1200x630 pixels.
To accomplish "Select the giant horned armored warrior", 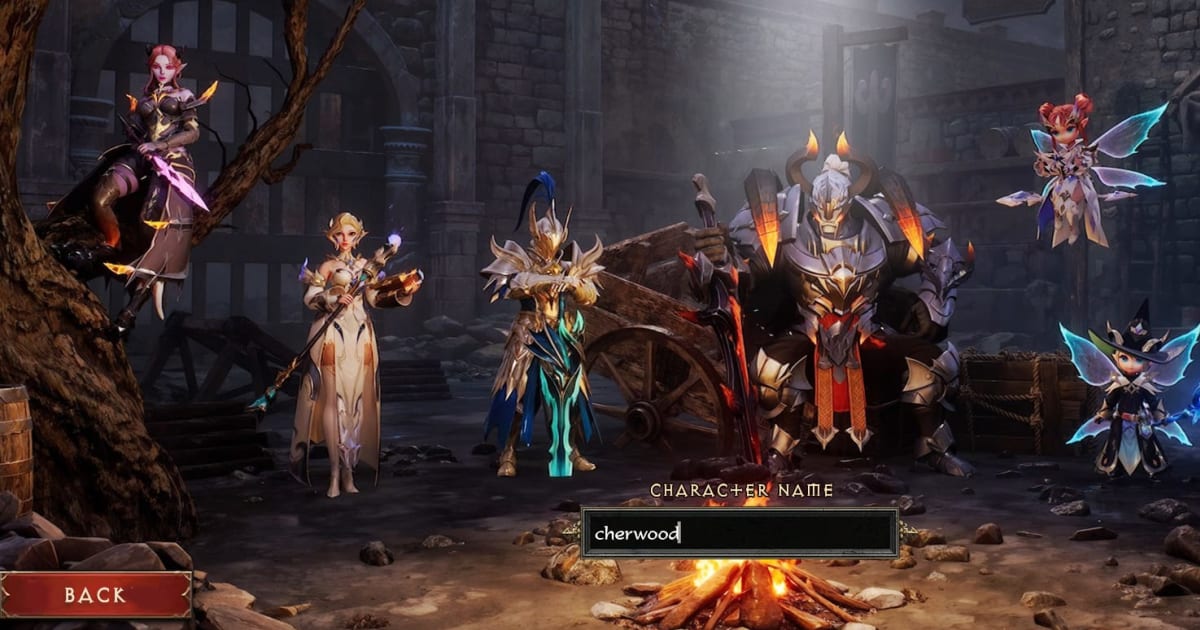I will click(840, 300).
